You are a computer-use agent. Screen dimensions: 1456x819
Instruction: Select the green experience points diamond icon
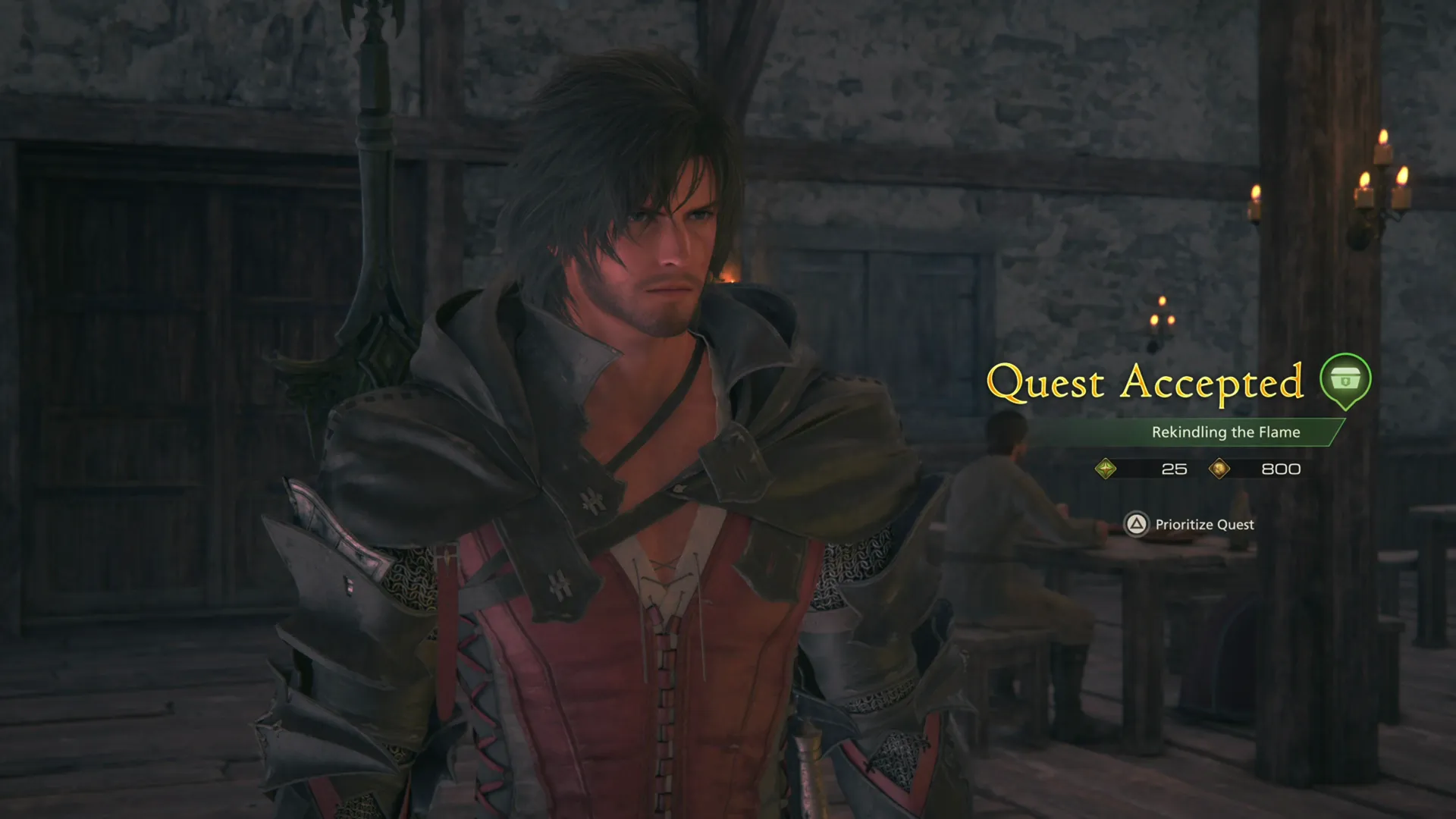pyautogui.click(x=1106, y=469)
